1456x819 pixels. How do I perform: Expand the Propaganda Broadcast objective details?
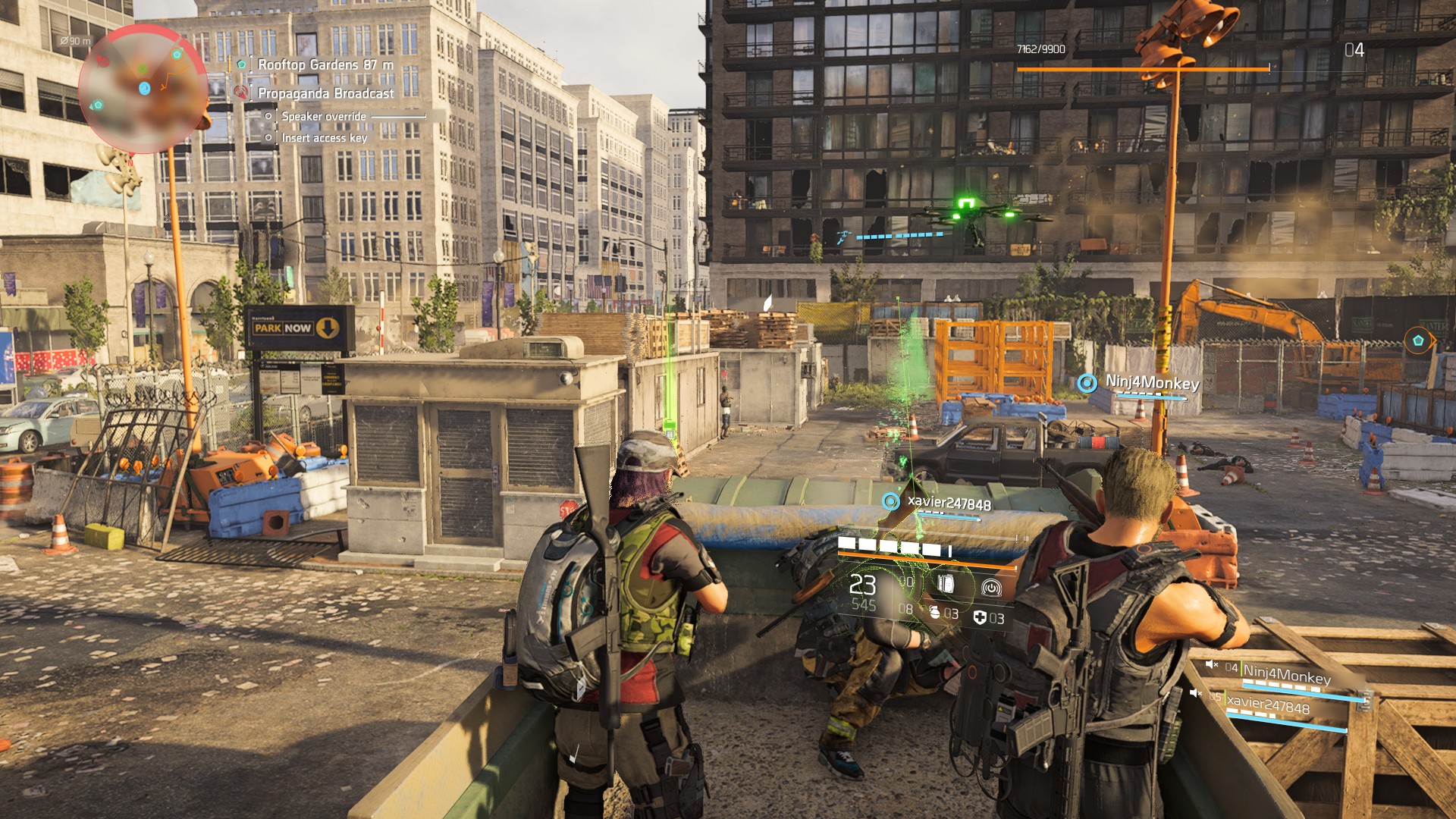pos(325,93)
